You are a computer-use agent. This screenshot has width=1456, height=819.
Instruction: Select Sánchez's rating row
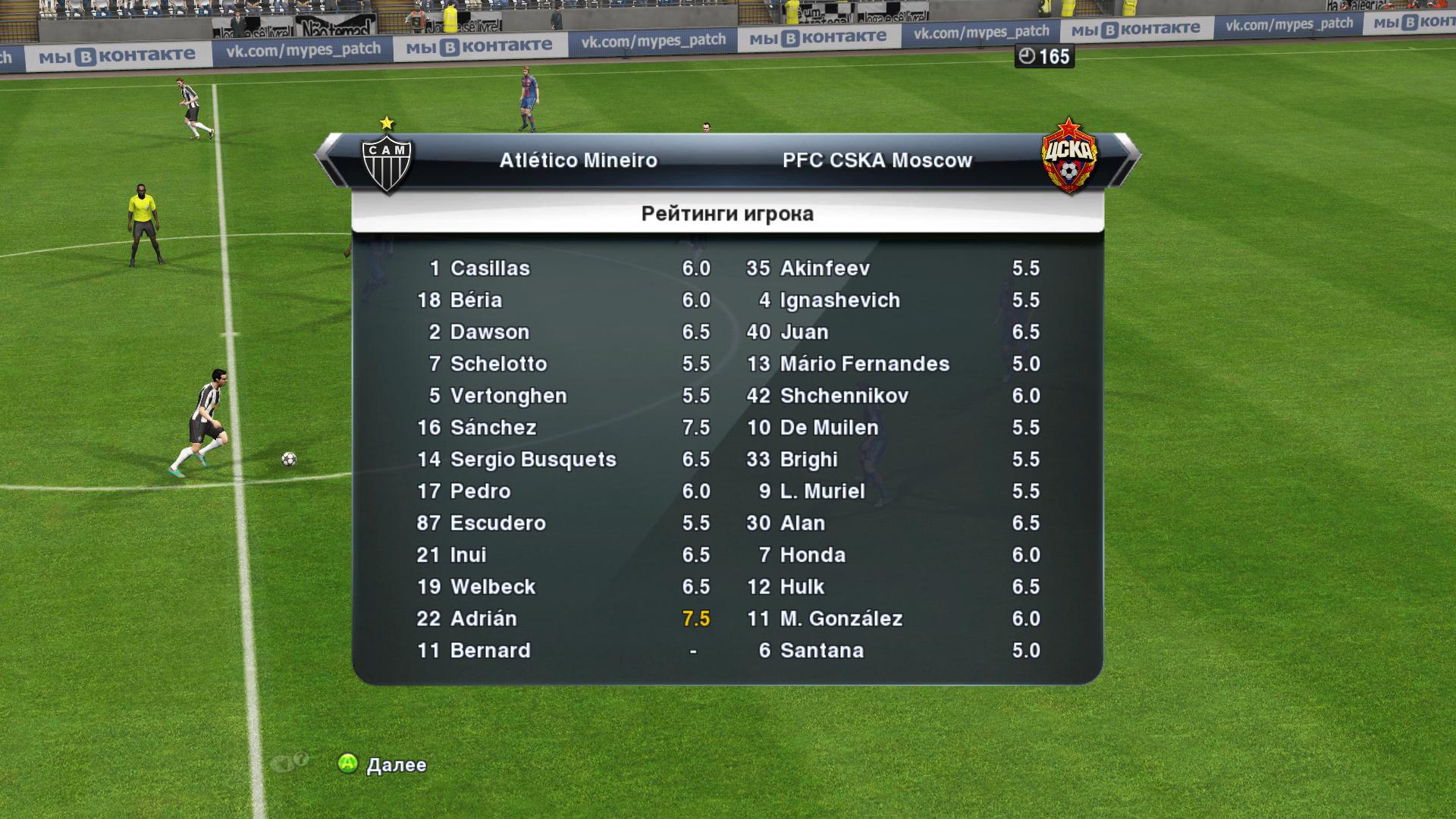coord(493,428)
